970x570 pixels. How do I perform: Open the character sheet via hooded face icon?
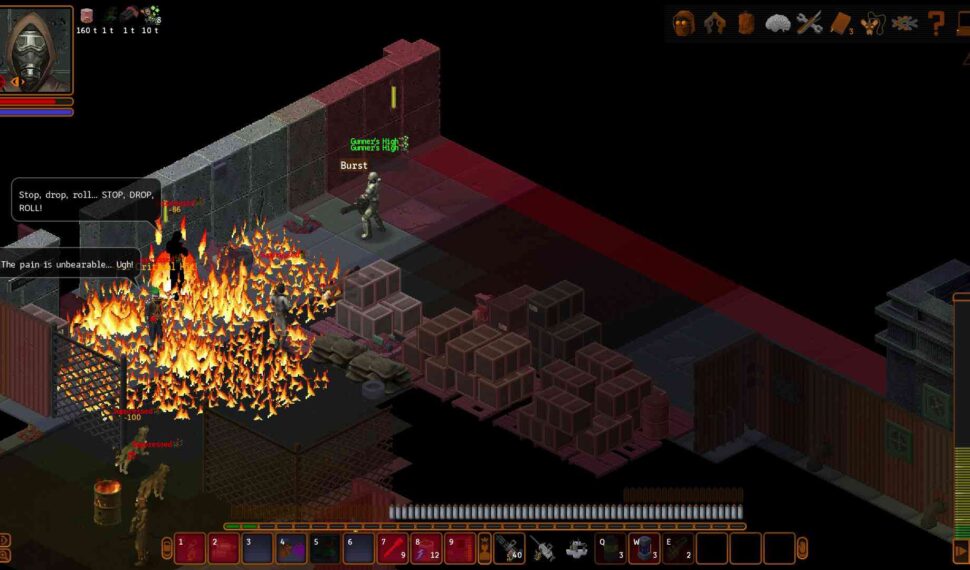(x=684, y=23)
